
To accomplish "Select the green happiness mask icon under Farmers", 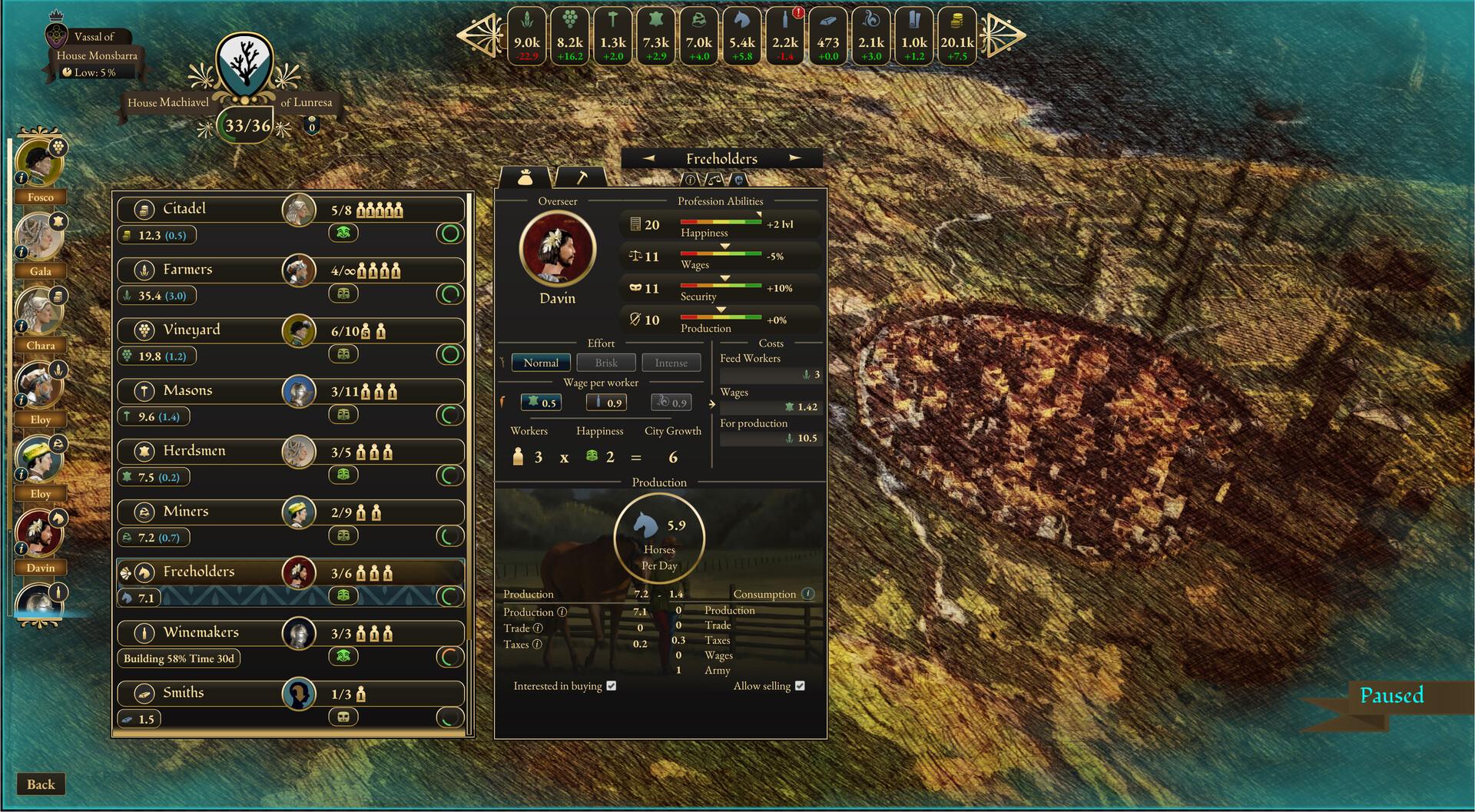I will tap(343, 293).
